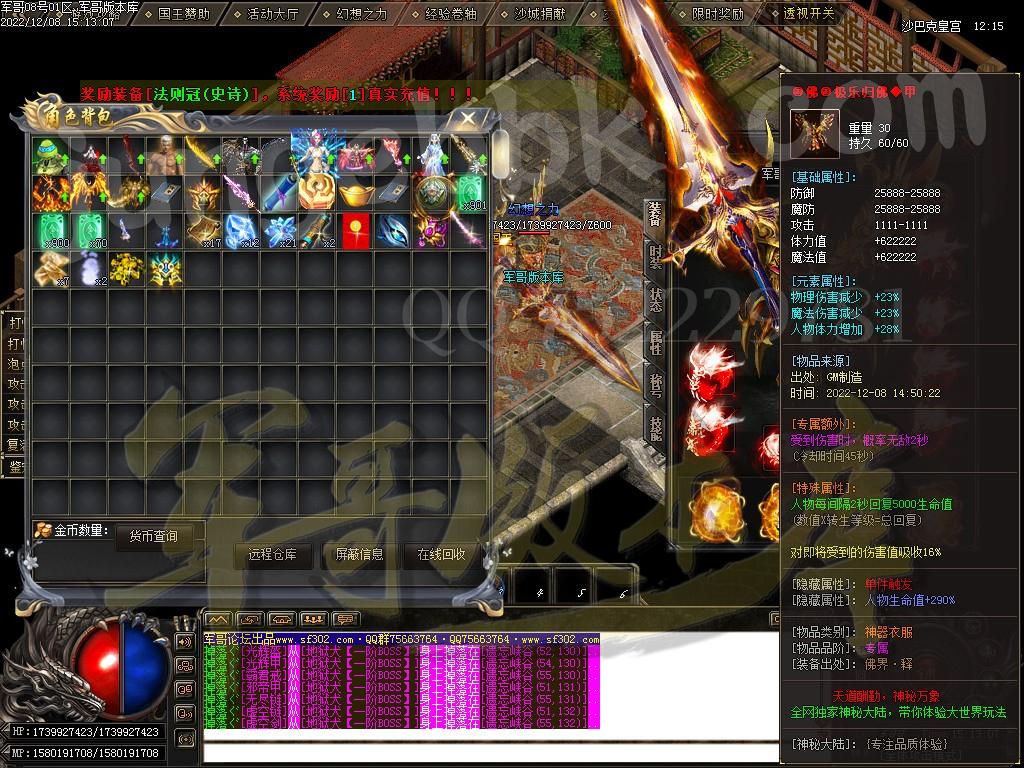Close the 角色背包 inventory window
Screen dimensions: 1024x768
point(468,117)
